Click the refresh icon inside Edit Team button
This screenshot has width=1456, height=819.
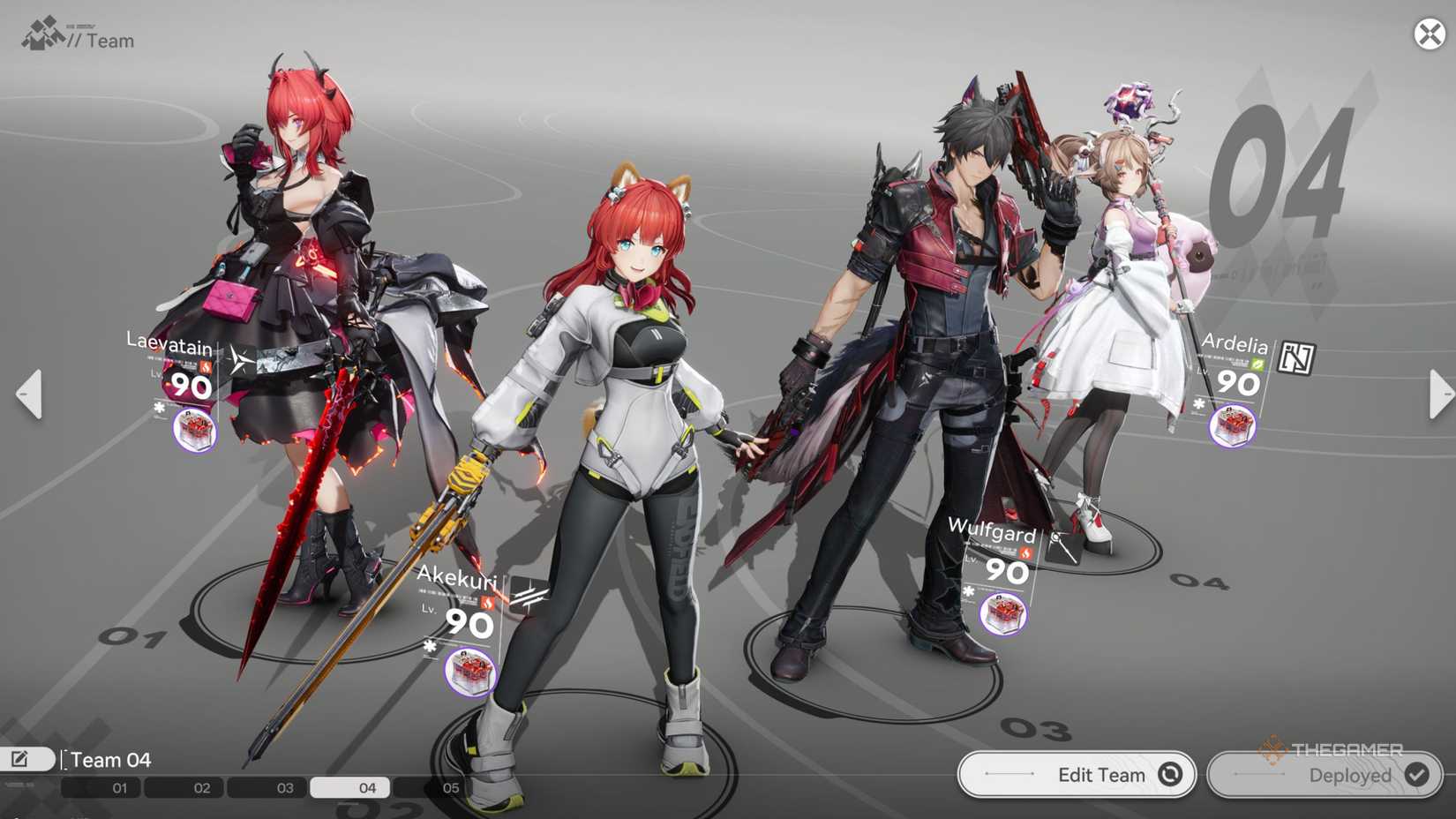pos(1171,774)
